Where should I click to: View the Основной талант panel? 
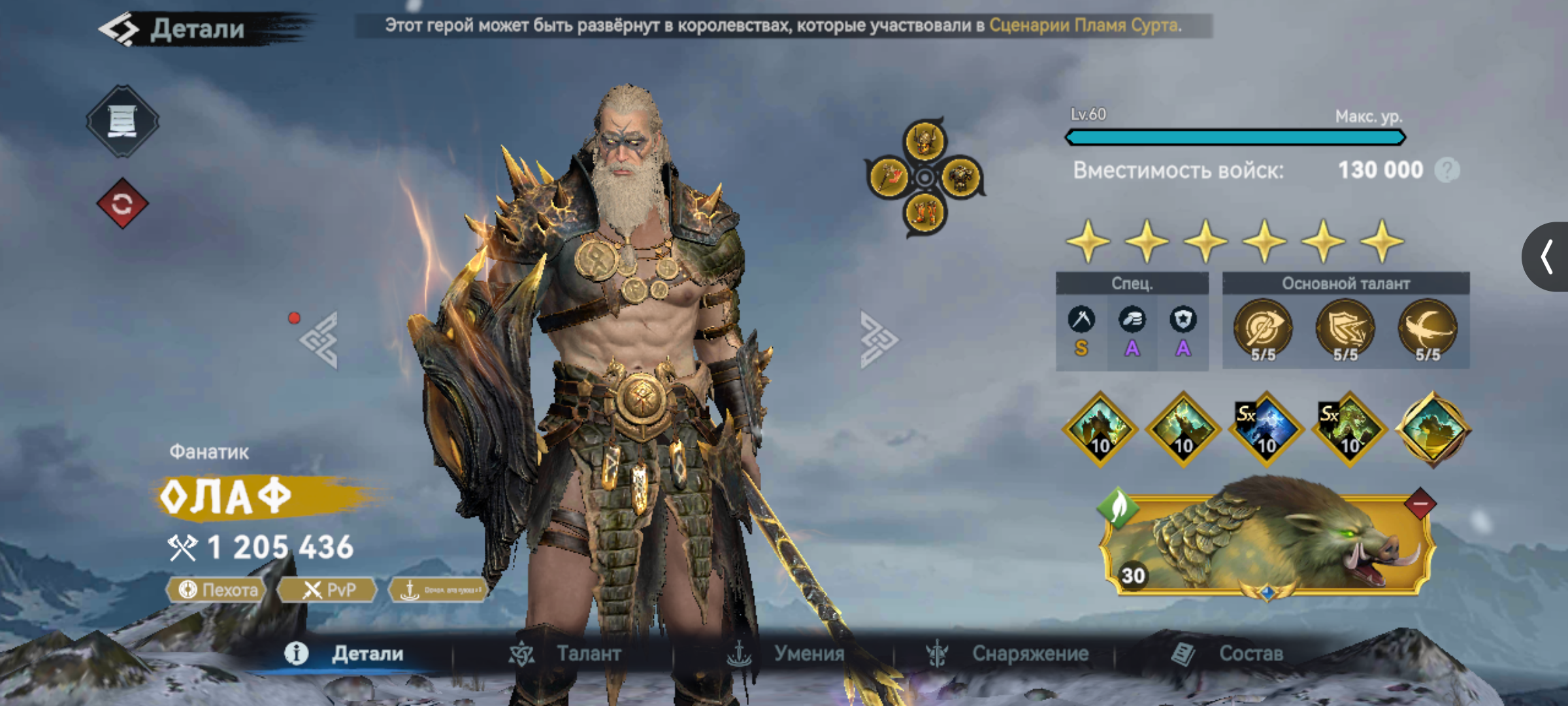point(1345,322)
